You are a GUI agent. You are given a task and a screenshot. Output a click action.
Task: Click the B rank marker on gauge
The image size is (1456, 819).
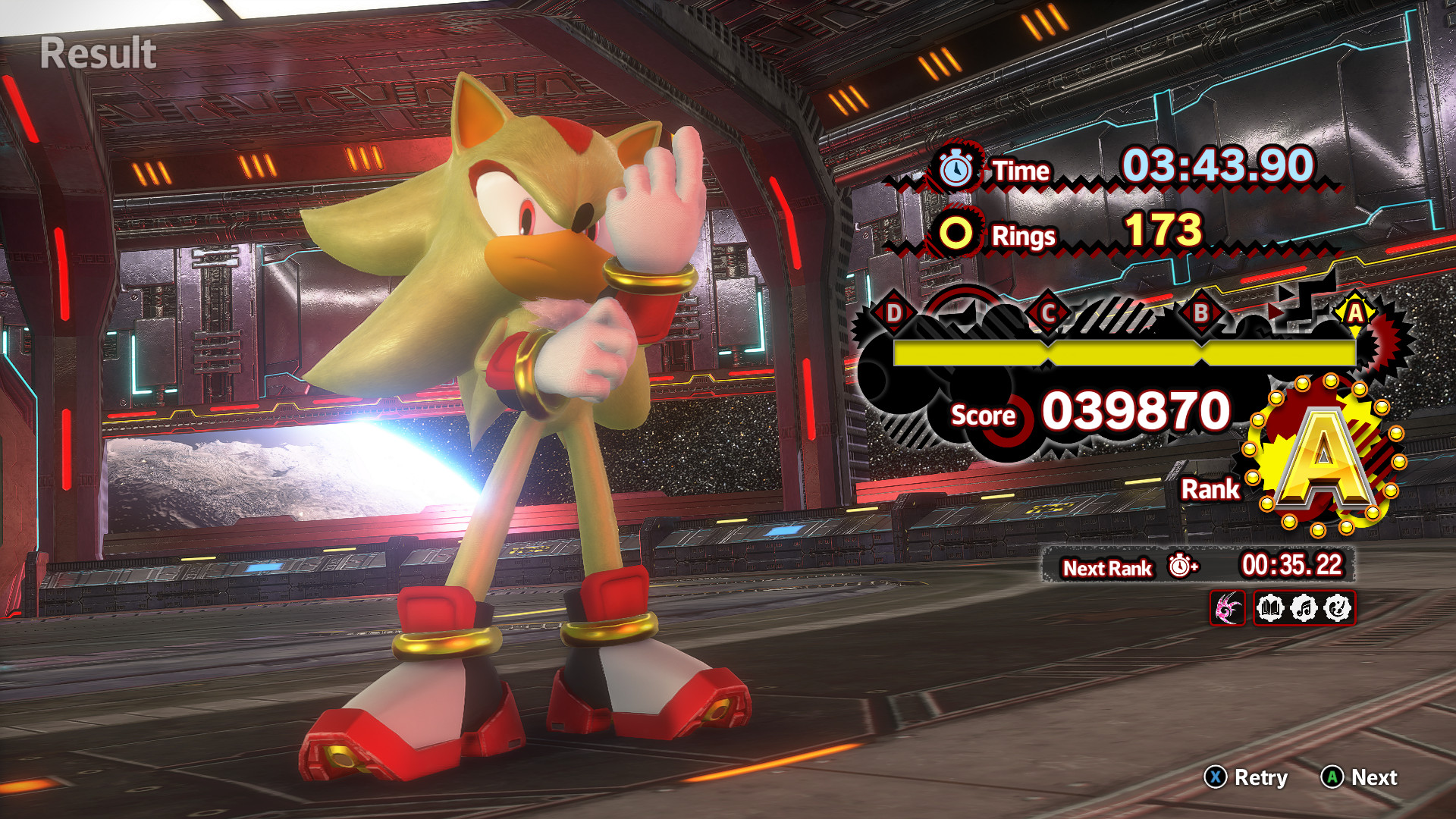click(1200, 312)
